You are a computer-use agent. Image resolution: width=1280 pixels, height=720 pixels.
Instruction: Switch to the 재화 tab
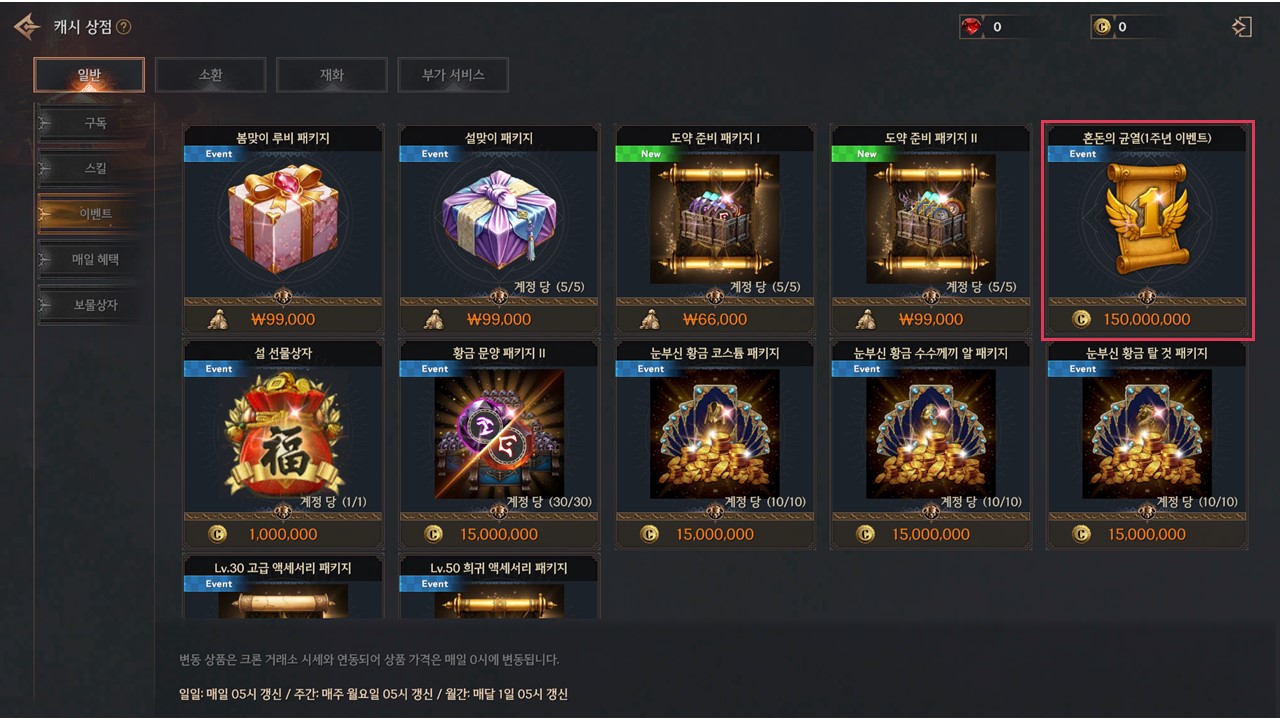[331, 75]
